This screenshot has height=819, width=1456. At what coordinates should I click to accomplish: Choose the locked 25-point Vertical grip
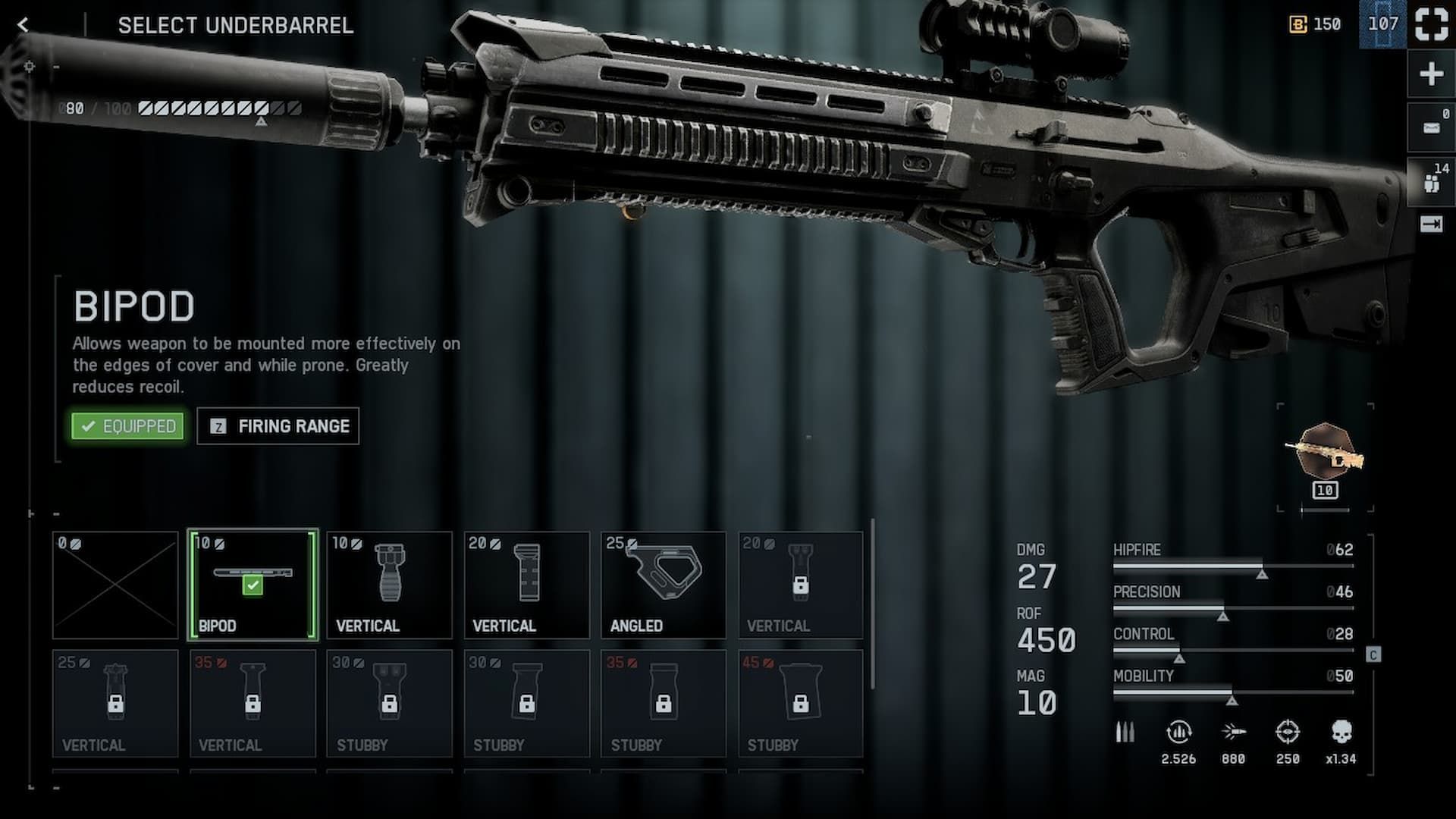(x=115, y=704)
